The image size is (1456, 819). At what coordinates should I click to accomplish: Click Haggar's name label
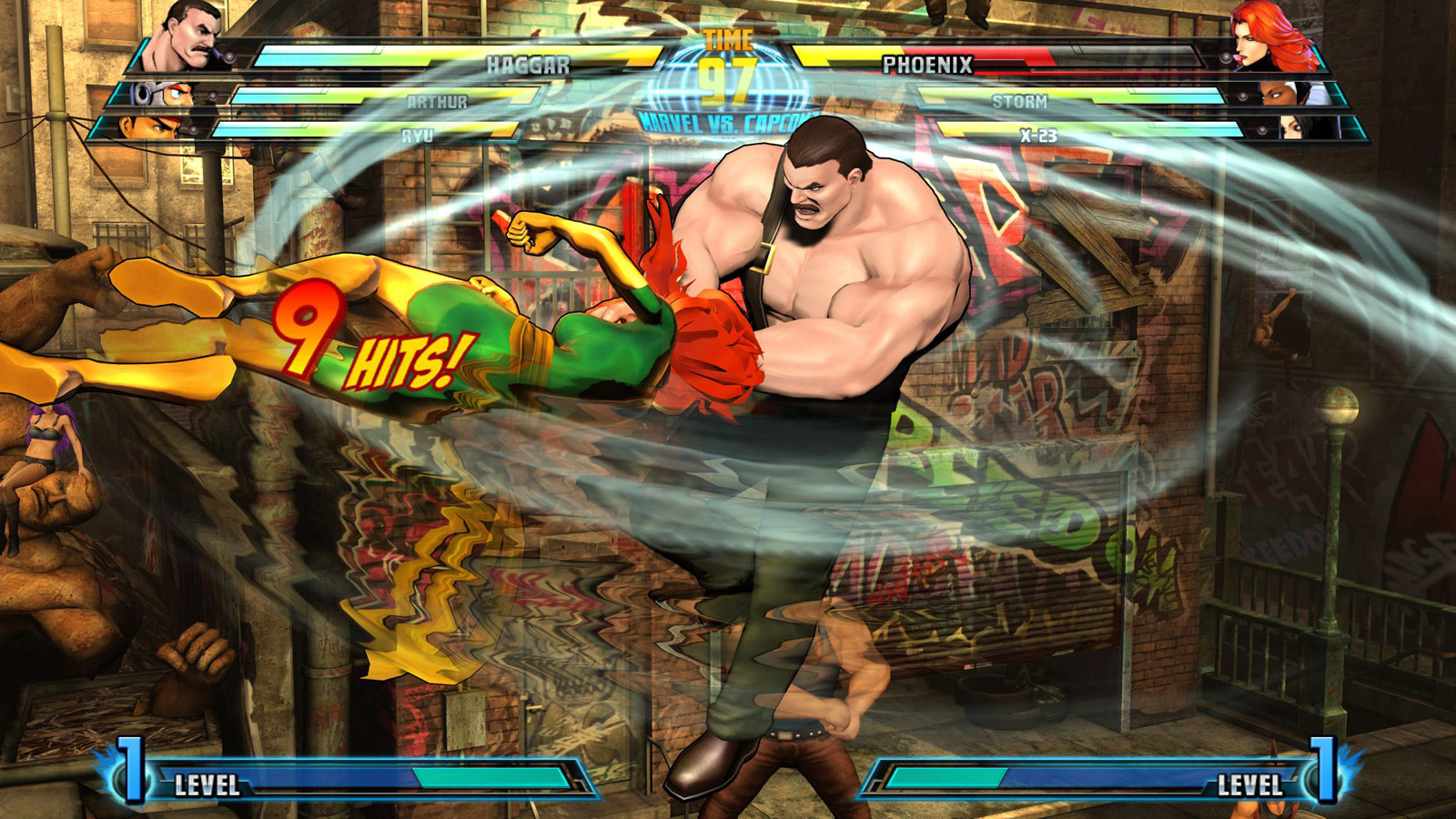pos(528,65)
